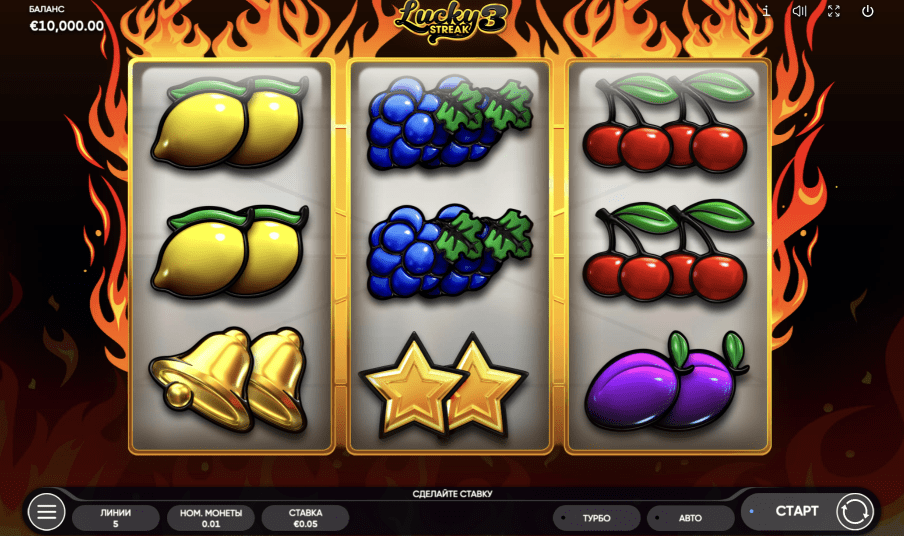The width and height of the screenshot is (904, 536).
Task: Open the hamburger menu
Action: [46, 512]
